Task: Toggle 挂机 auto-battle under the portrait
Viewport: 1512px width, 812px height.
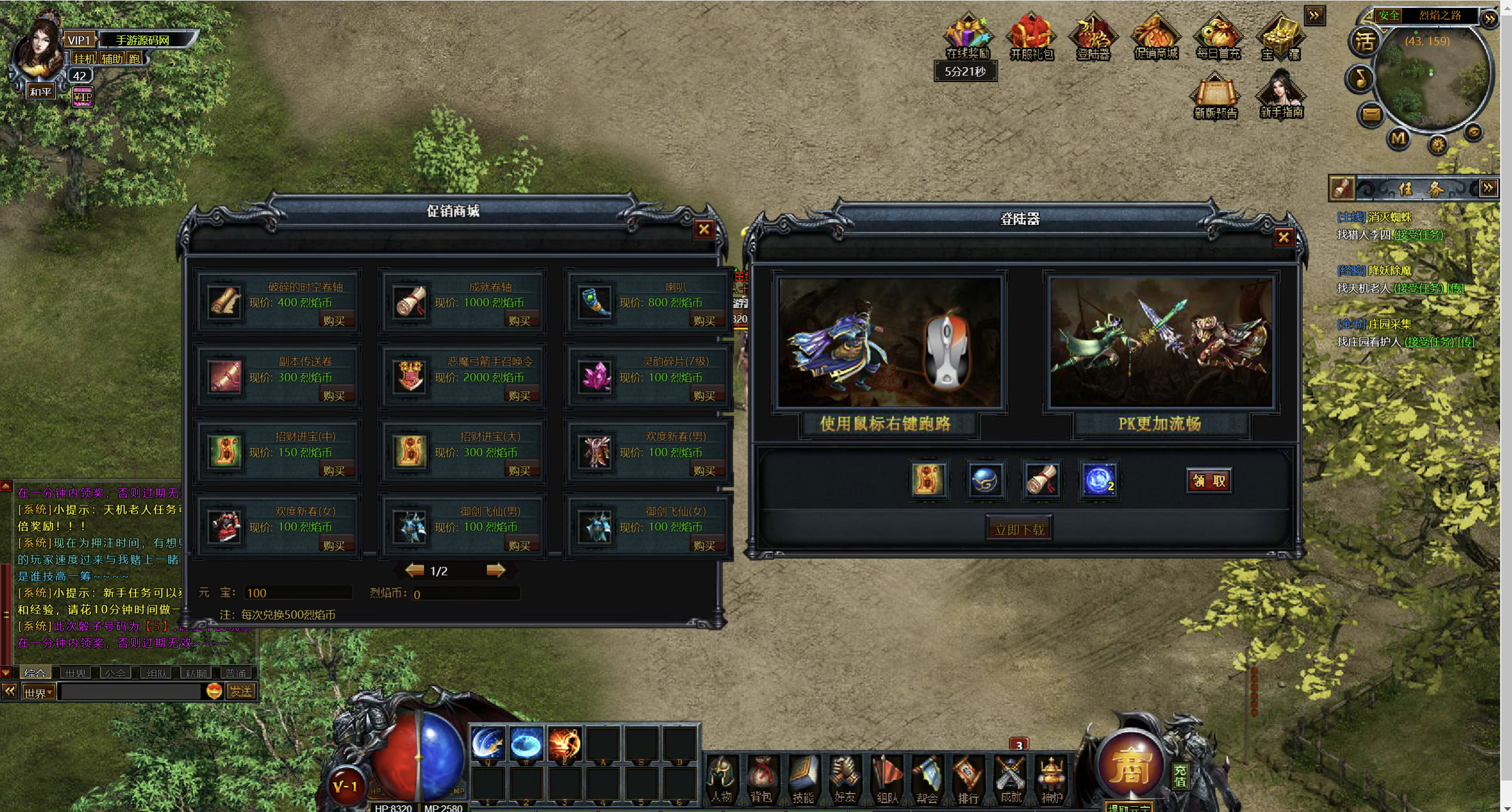Action: (x=84, y=58)
